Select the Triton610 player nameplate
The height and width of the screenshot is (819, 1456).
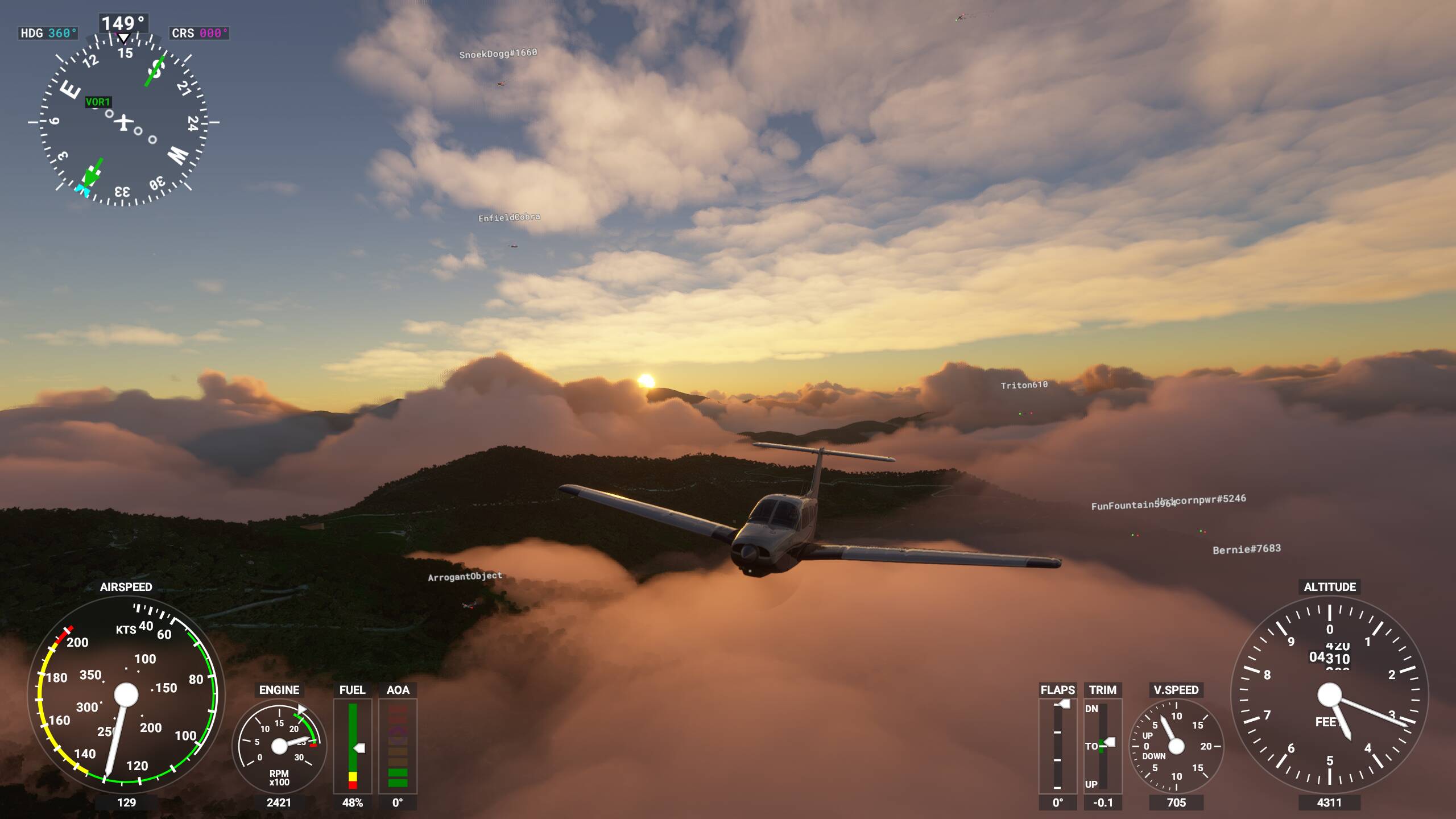(x=1024, y=385)
